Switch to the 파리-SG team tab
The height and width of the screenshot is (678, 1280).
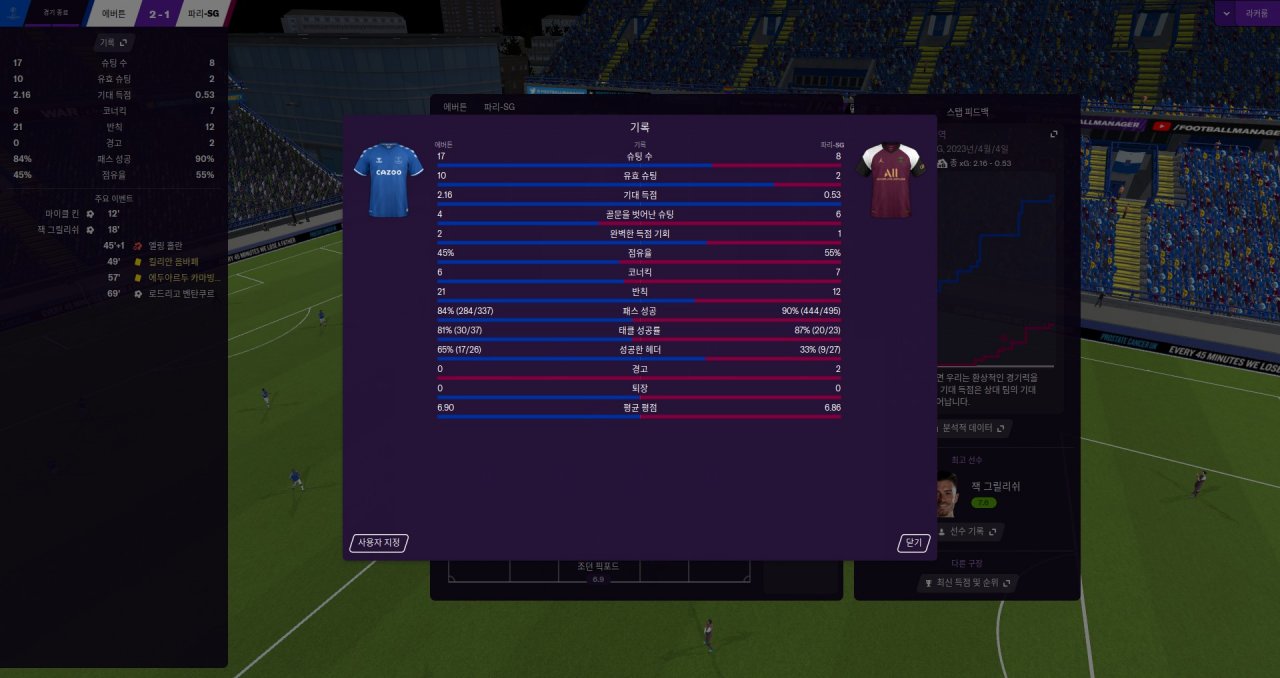[x=500, y=106]
